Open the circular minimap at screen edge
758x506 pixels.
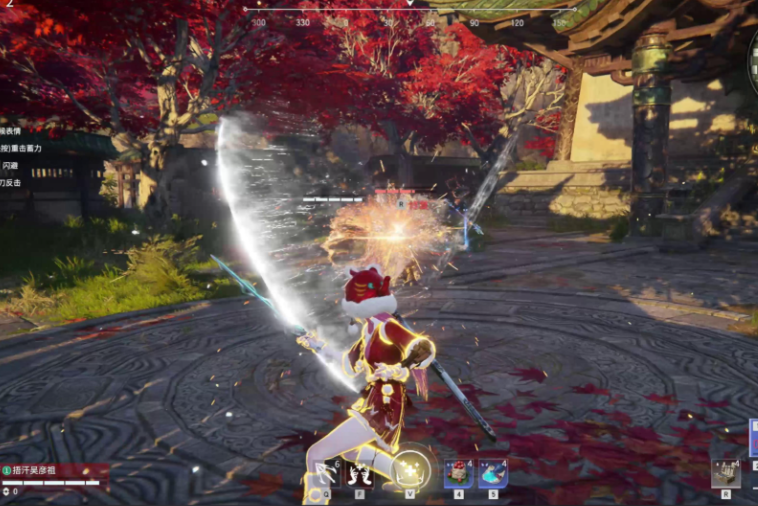[x=752, y=60]
